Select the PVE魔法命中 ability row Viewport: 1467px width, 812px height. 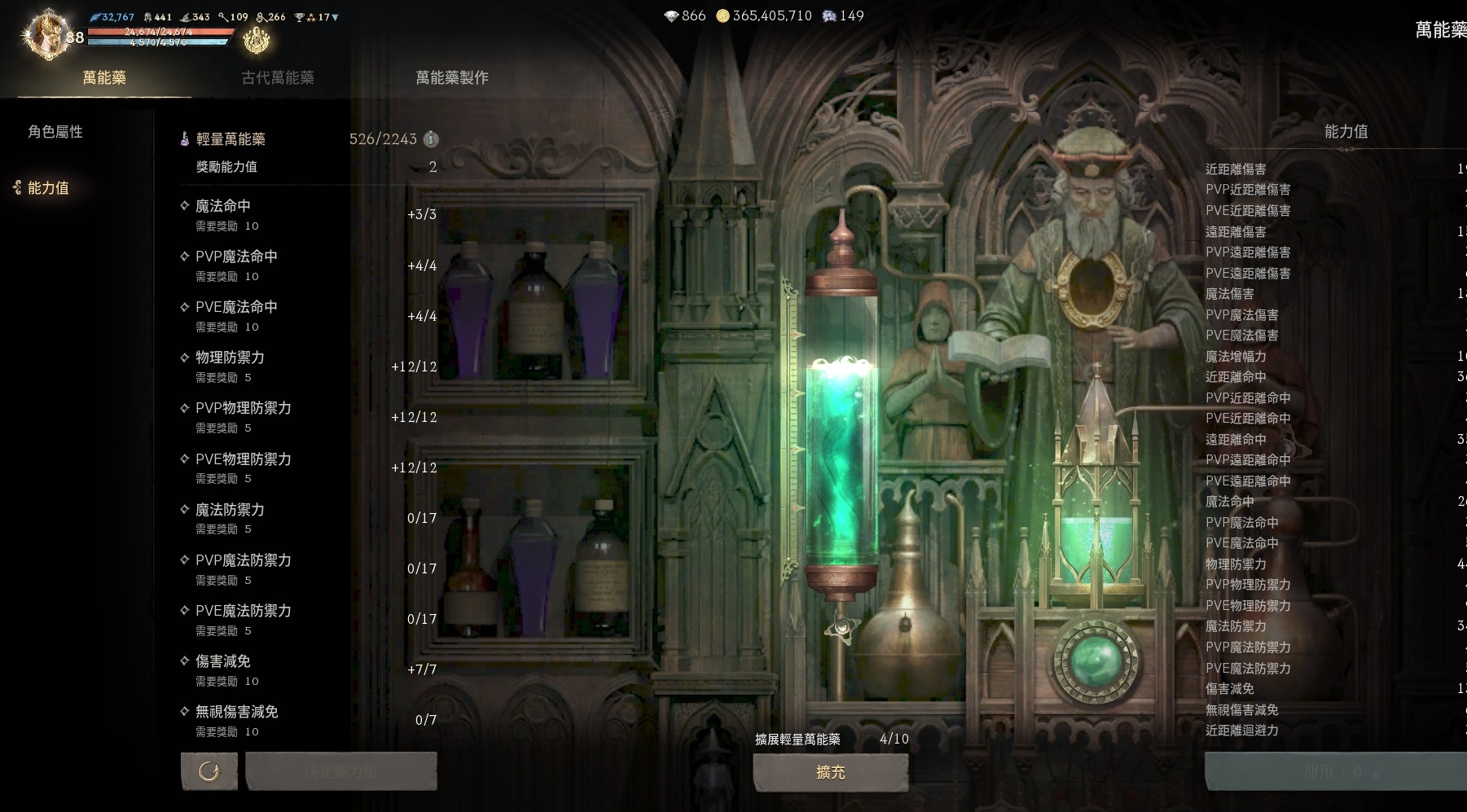tap(308, 316)
